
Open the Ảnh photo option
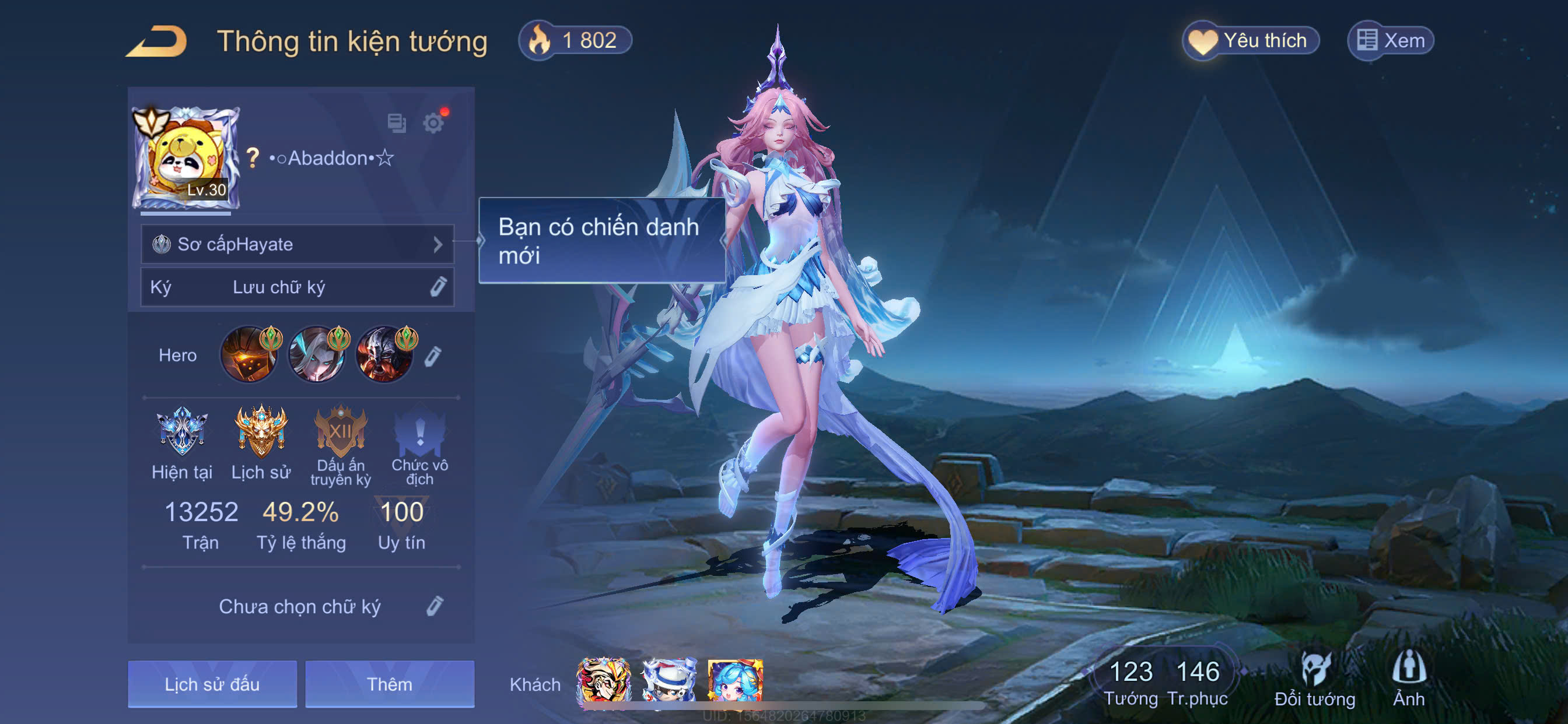tap(1409, 680)
